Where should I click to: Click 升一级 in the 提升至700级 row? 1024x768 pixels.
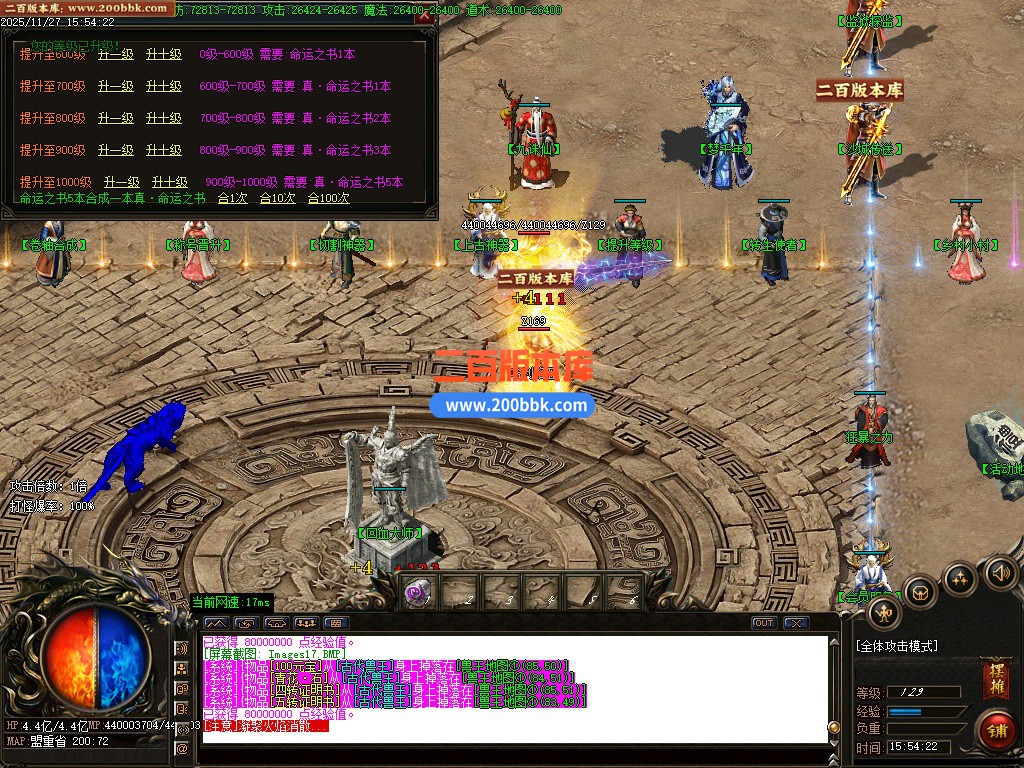tap(116, 87)
